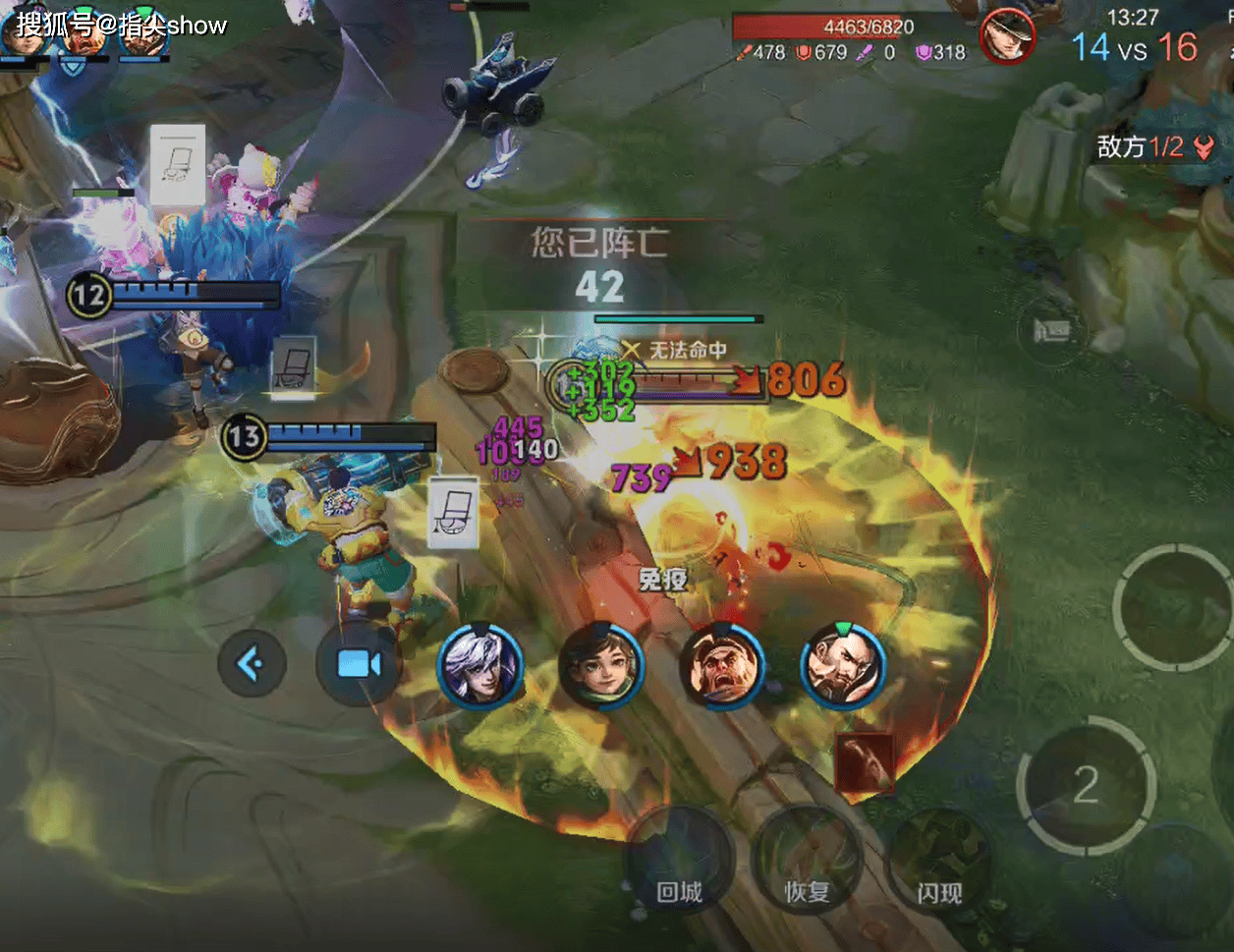The height and width of the screenshot is (952, 1234).
Task: Switch view to the bearded teammate portrait
Action: pyautogui.click(x=843, y=666)
